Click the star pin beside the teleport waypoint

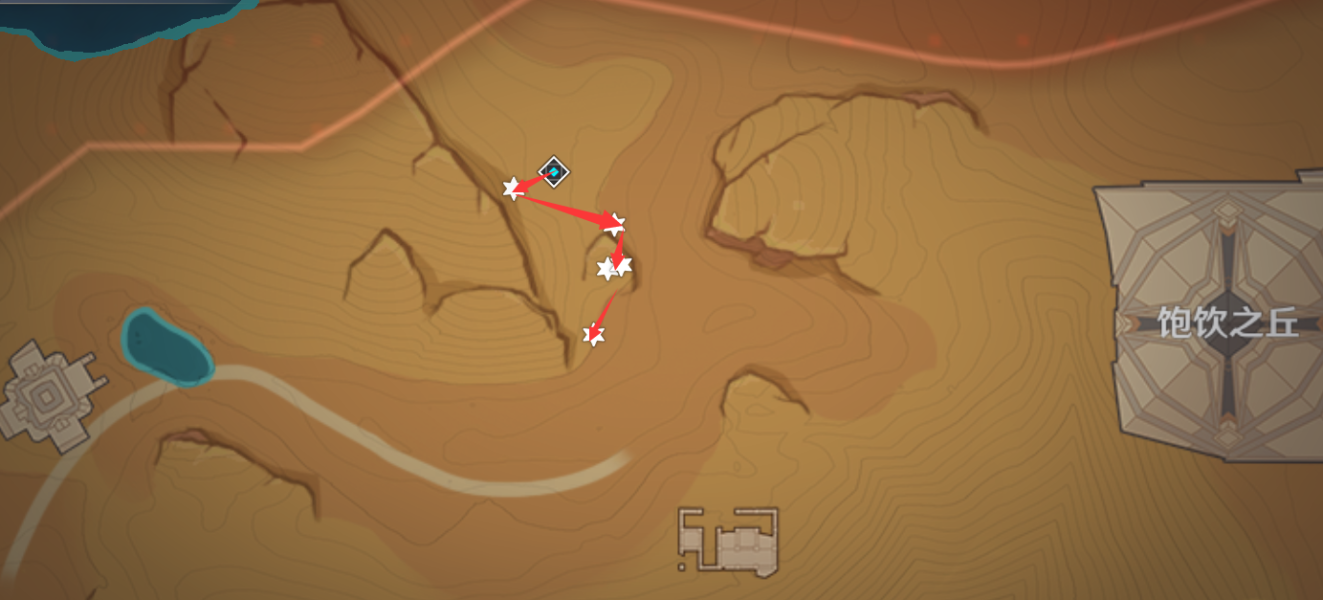tap(512, 188)
